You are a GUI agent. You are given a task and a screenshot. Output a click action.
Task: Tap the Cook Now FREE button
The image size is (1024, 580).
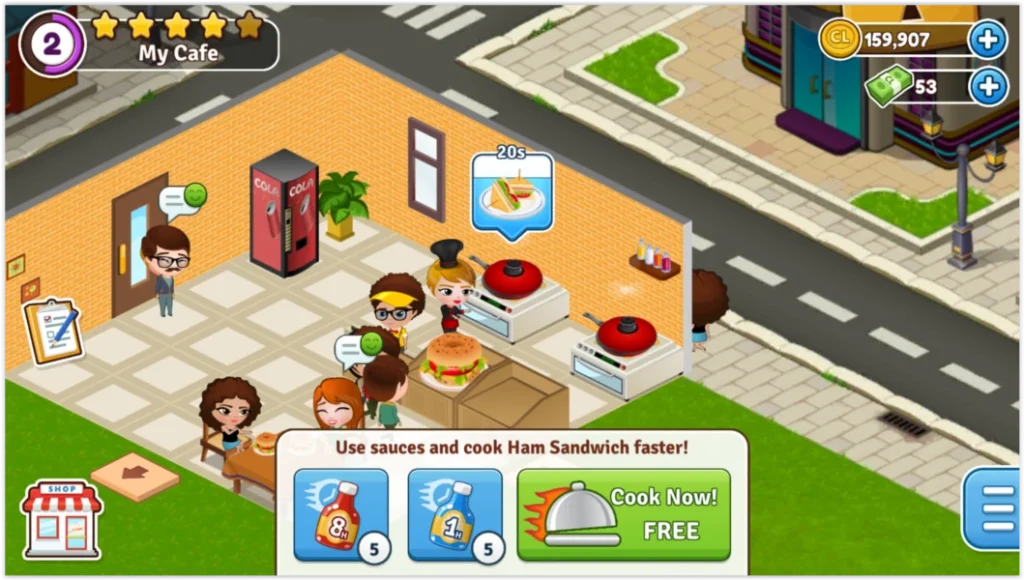pos(623,514)
